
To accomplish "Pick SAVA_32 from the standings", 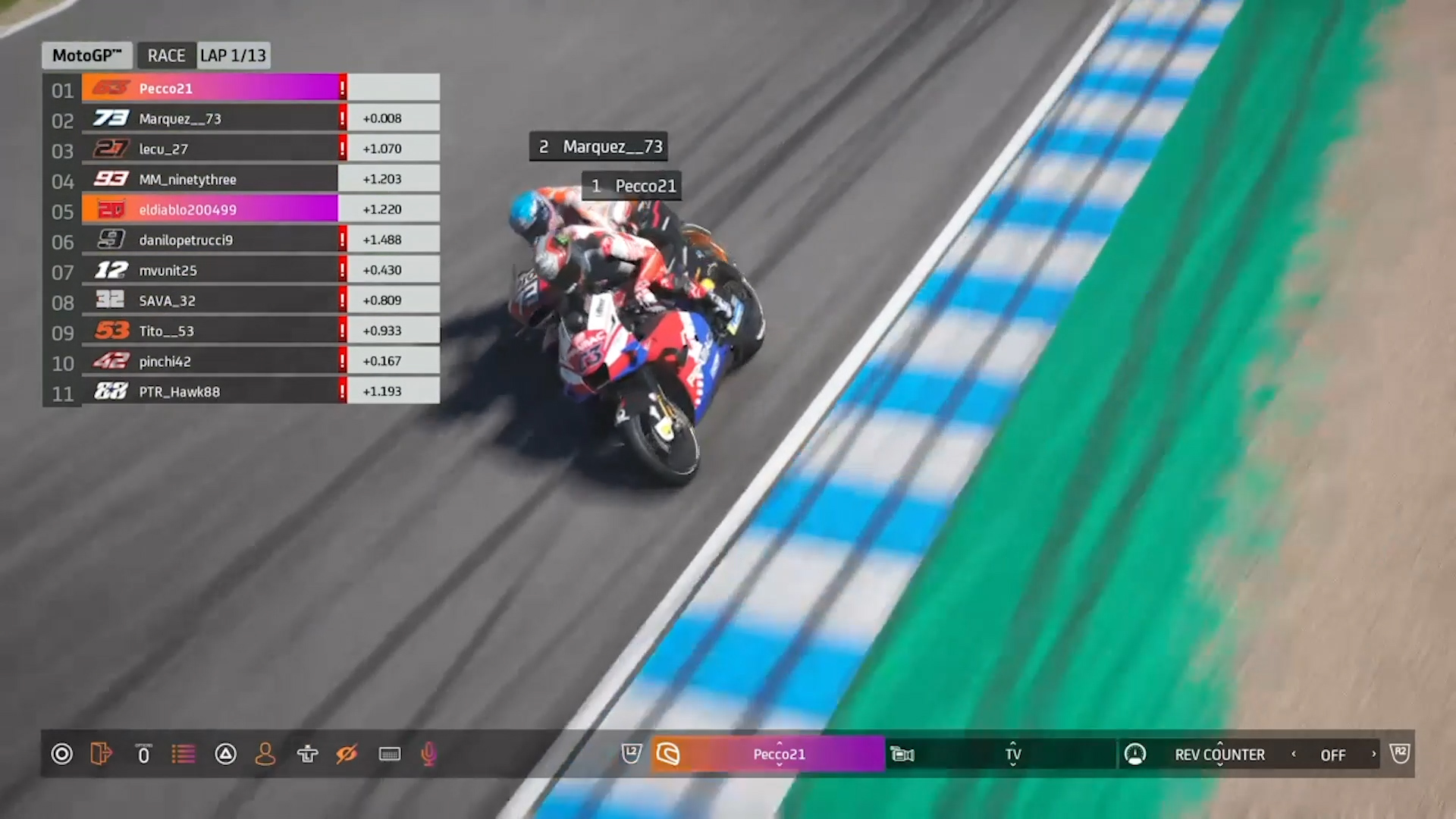I will pyautogui.click(x=212, y=300).
